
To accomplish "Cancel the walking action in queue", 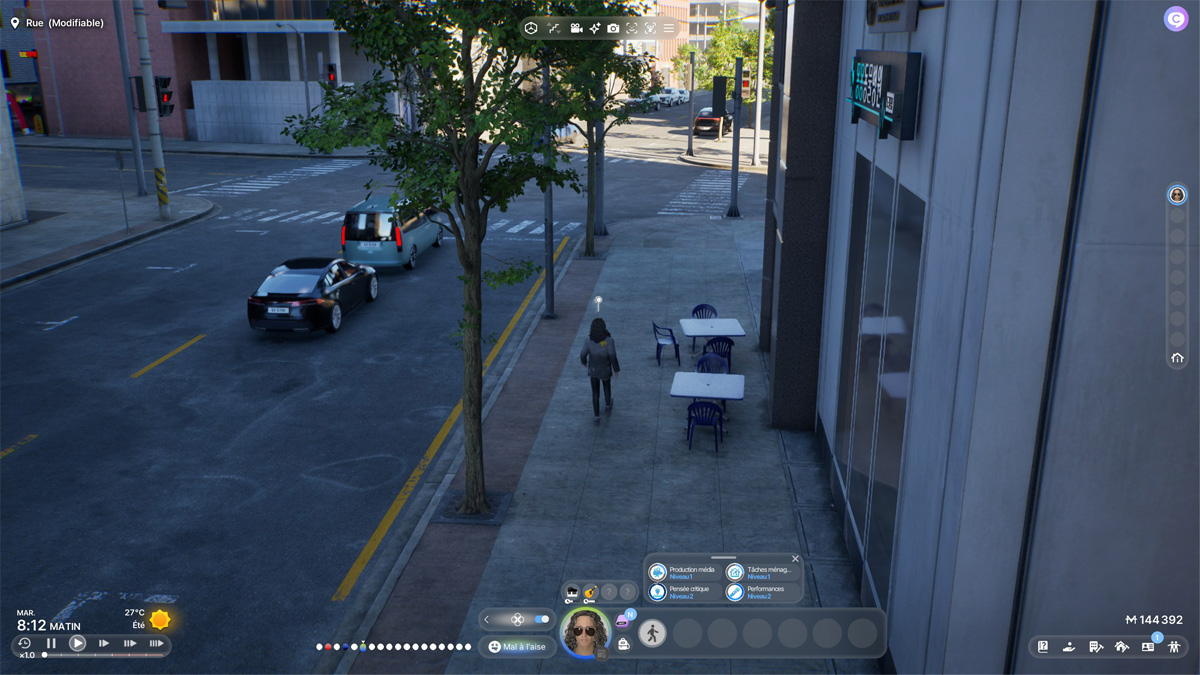I will (x=652, y=632).
